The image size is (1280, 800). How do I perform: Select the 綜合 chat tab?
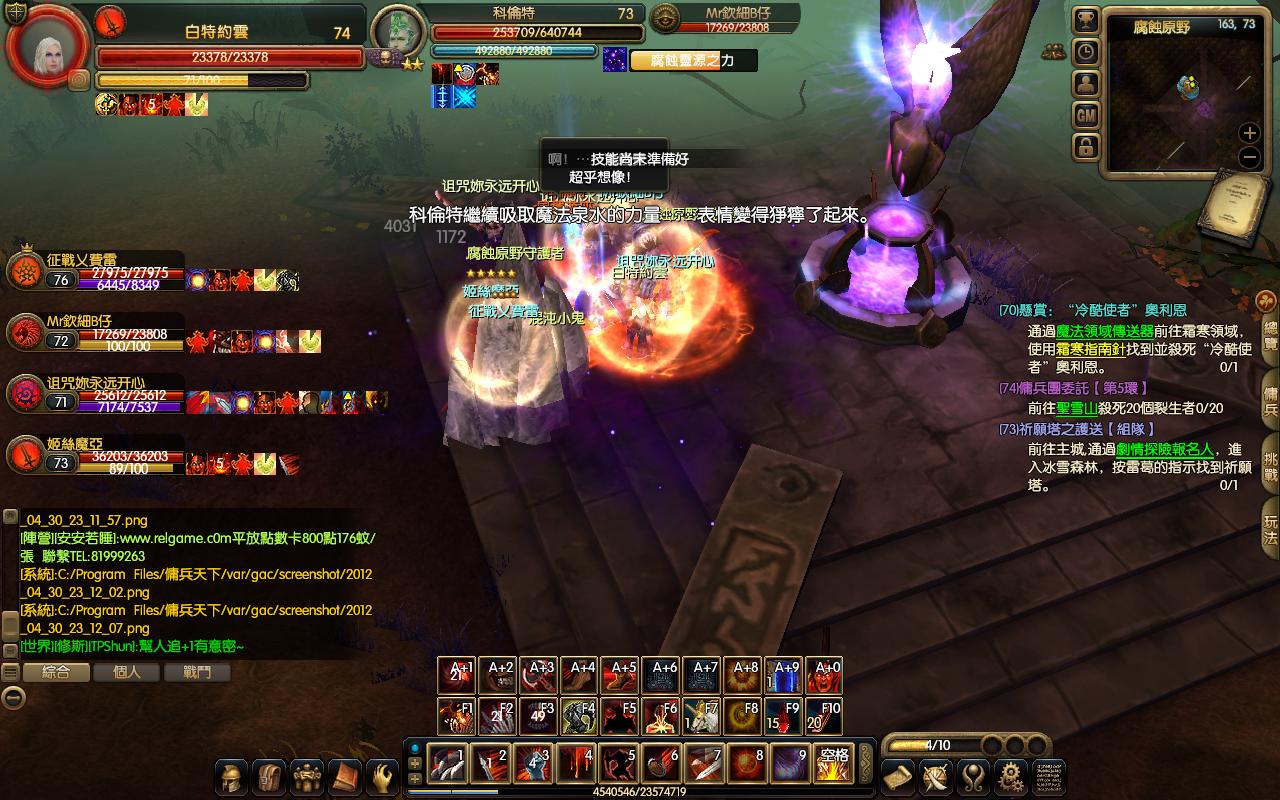(56, 672)
